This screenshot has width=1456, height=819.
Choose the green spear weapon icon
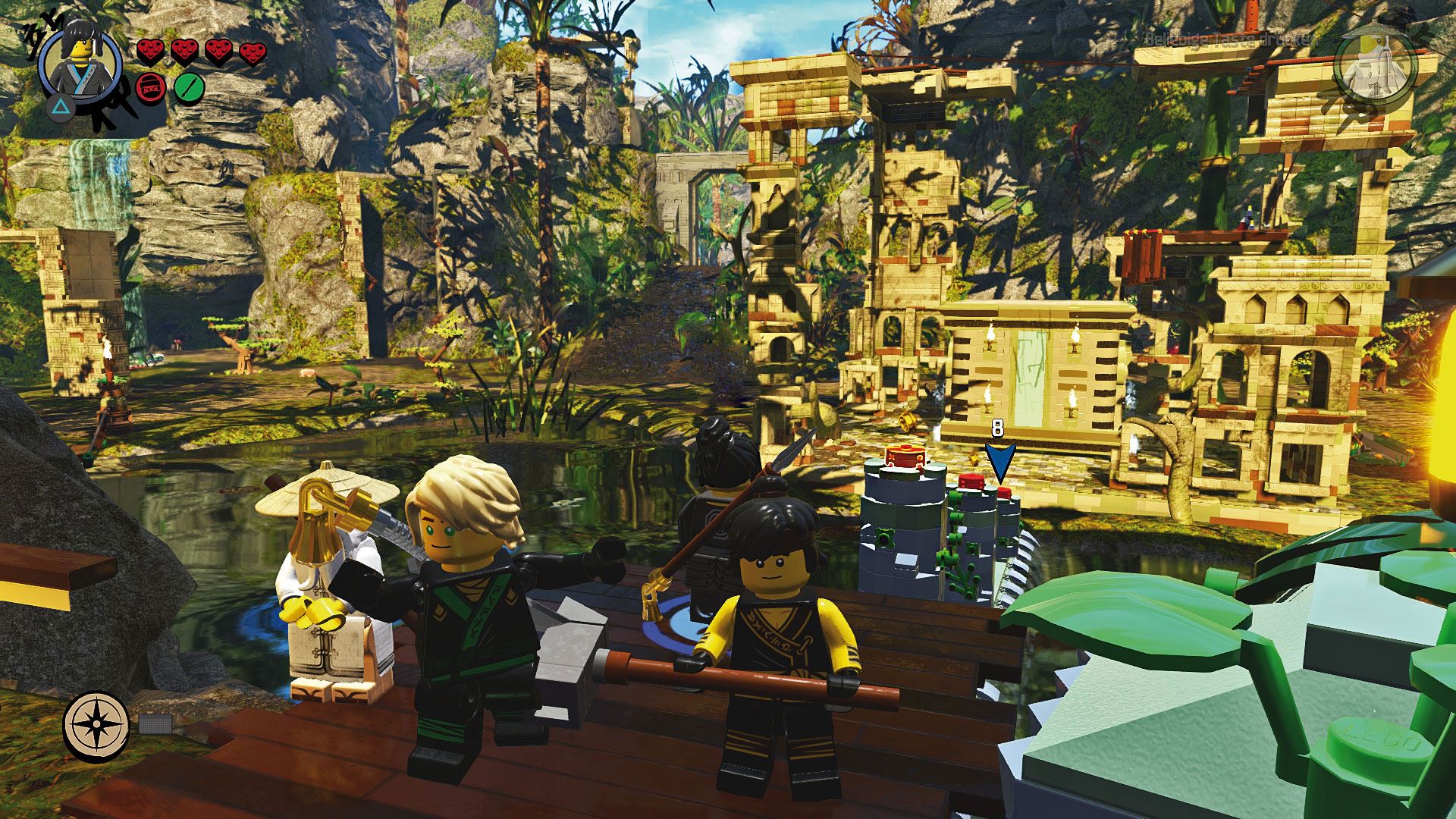pos(190,88)
